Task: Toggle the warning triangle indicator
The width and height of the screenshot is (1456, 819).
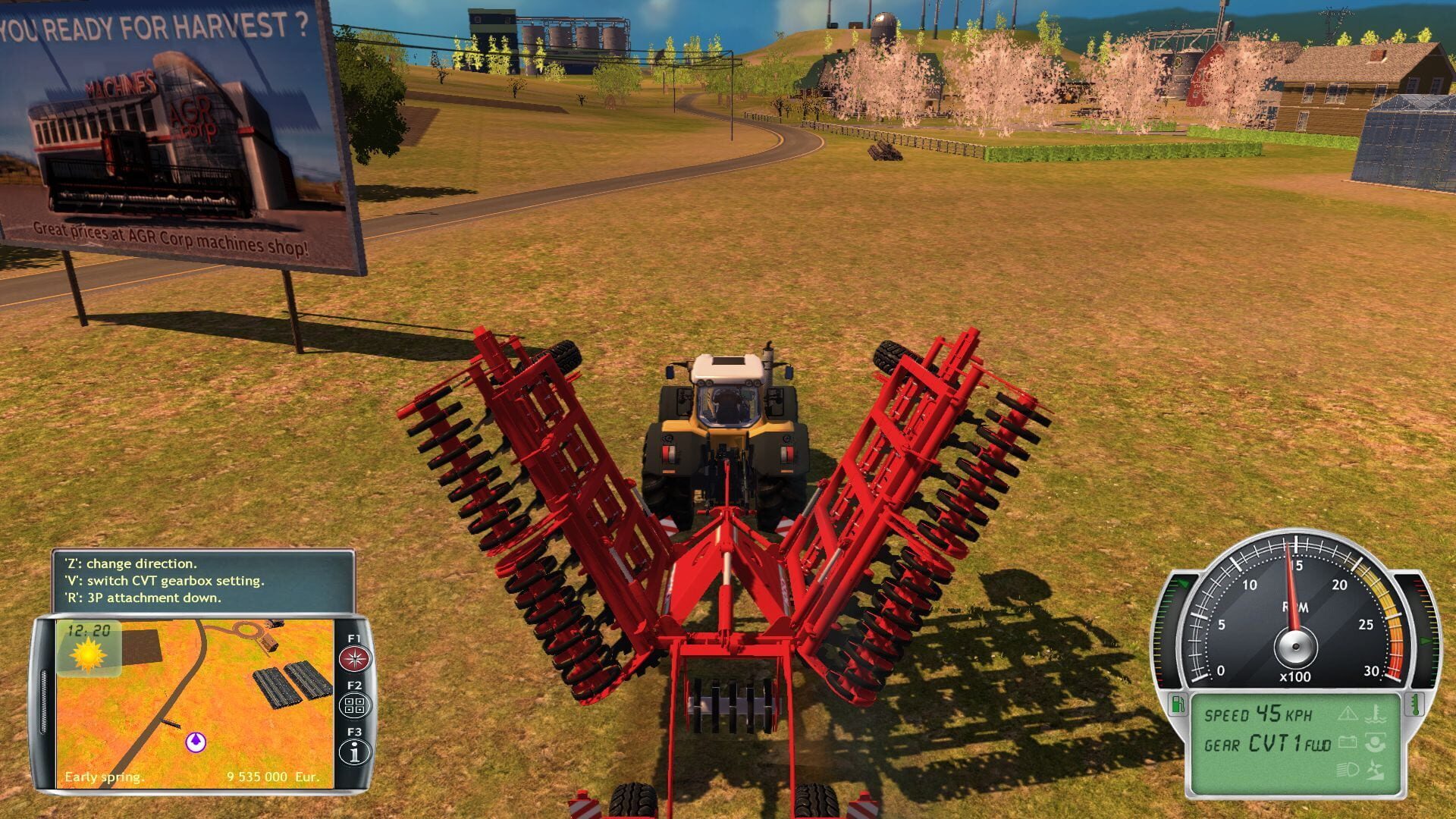Action: pos(1348,713)
